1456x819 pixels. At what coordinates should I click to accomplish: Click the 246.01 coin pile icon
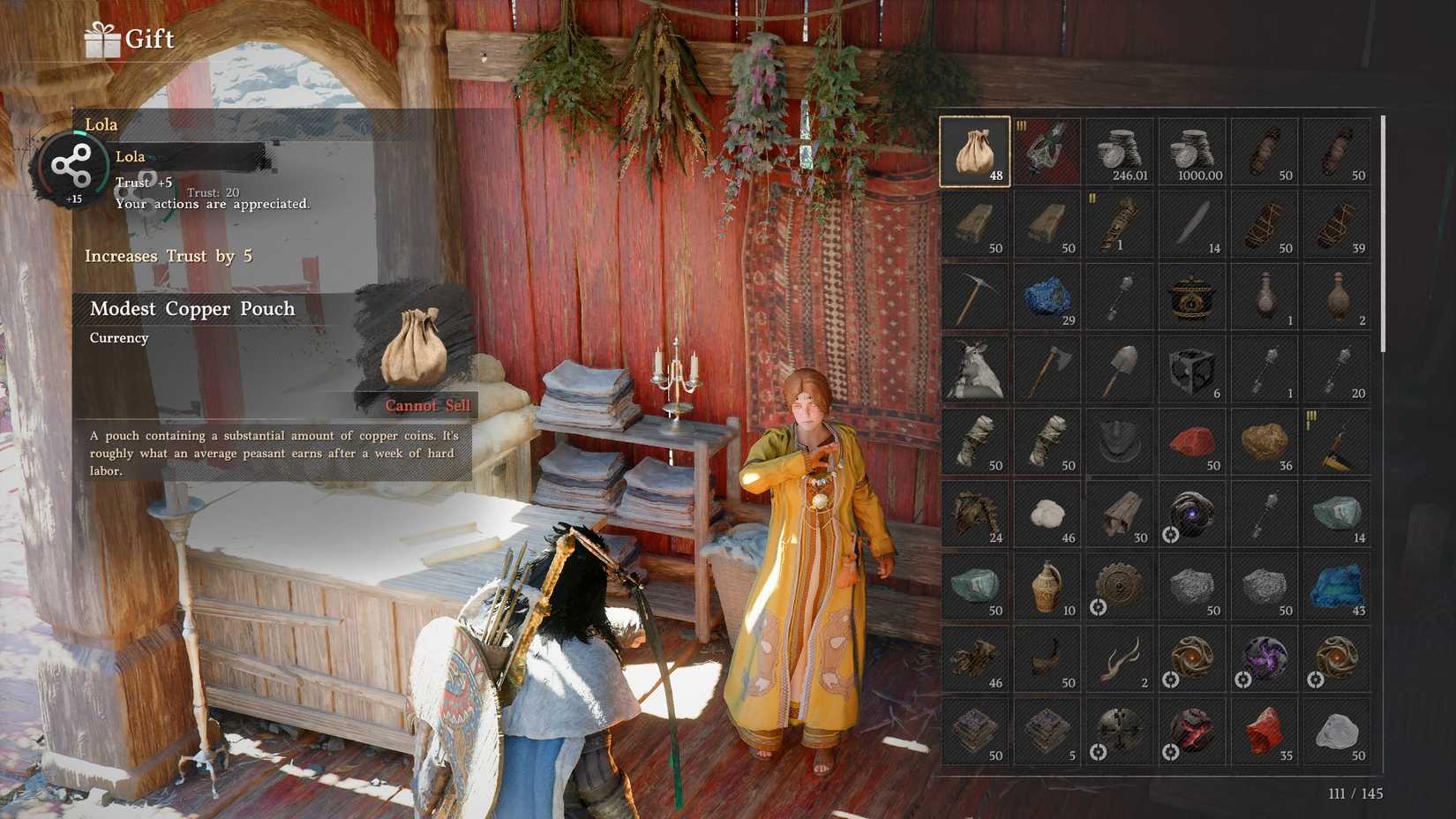(x=1120, y=152)
